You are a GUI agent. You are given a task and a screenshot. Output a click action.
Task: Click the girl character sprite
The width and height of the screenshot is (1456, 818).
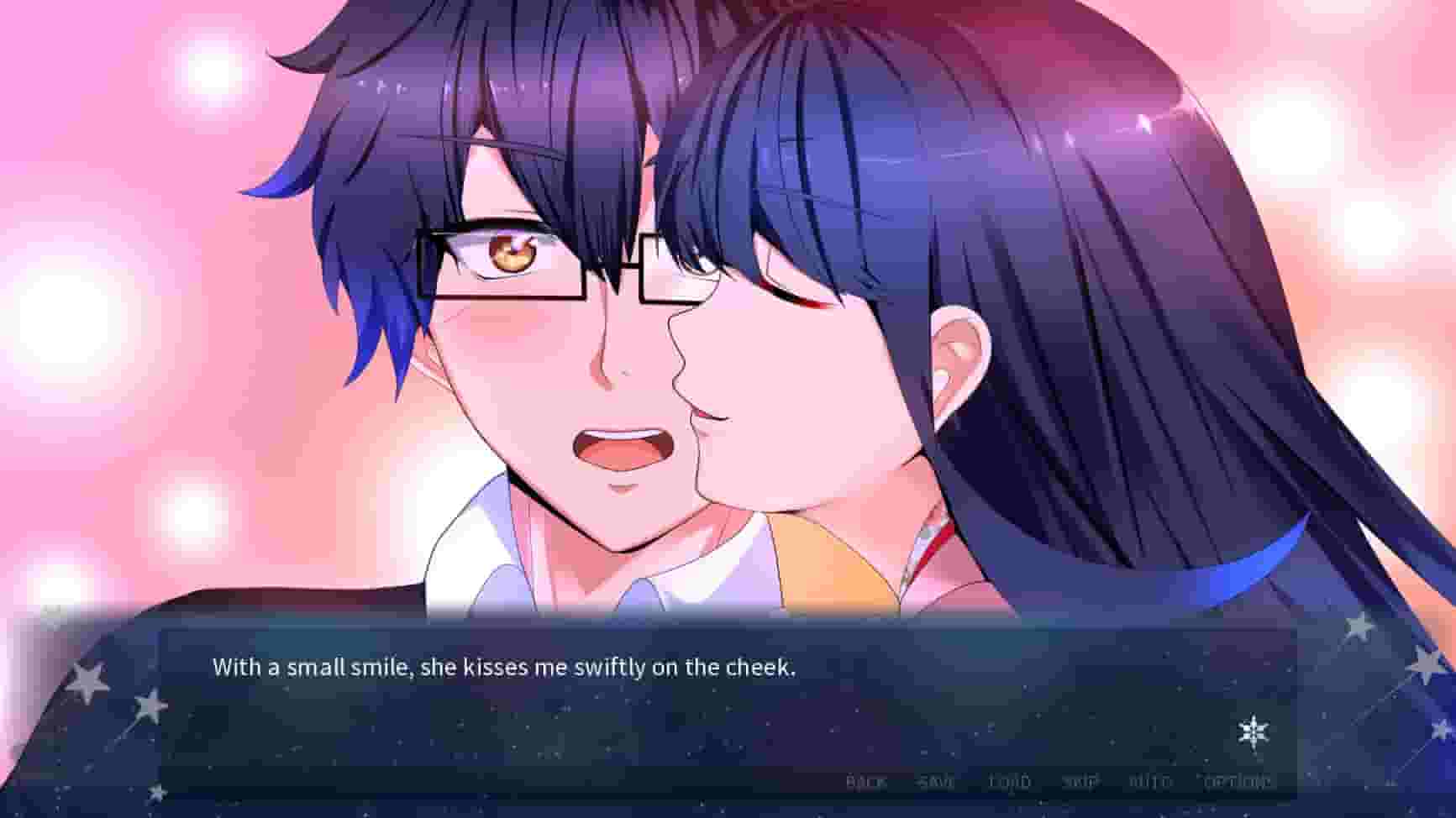[966, 294]
